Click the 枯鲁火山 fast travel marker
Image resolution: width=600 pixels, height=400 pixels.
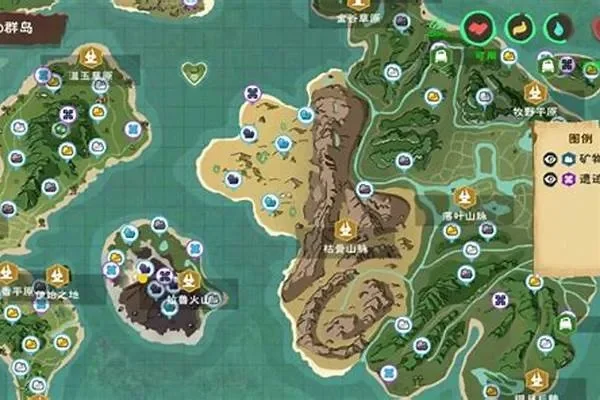click(x=188, y=280)
